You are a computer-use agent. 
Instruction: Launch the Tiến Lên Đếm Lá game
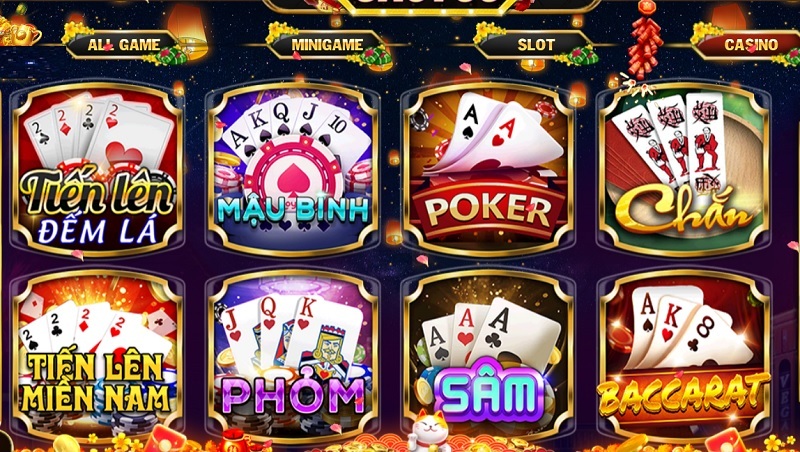pos(97,170)
